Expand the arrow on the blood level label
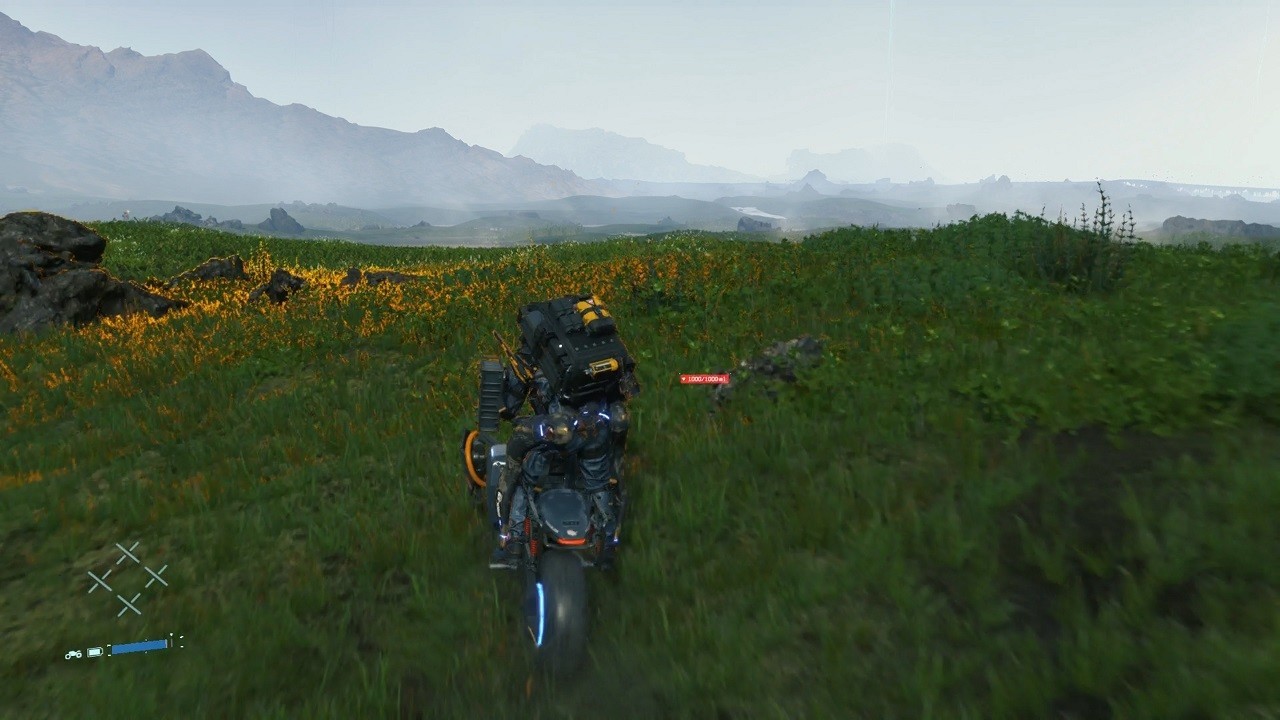The width and height of the screenshot is (1280, 720). [683, 379]
